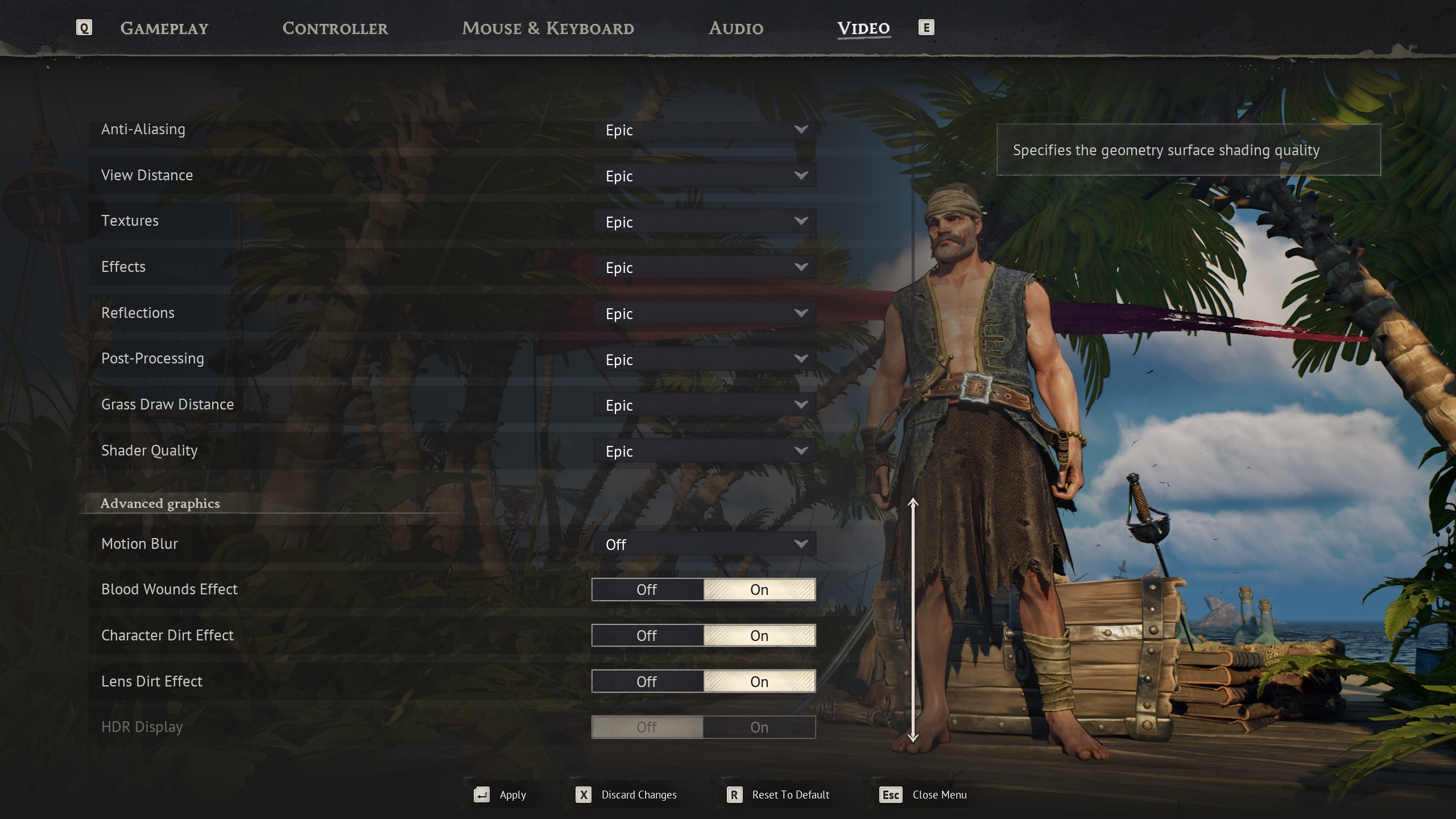Switch Lens Dirt Effect to Off
The height and width of the screenshot is (819, 1456).
pos(648,681)
